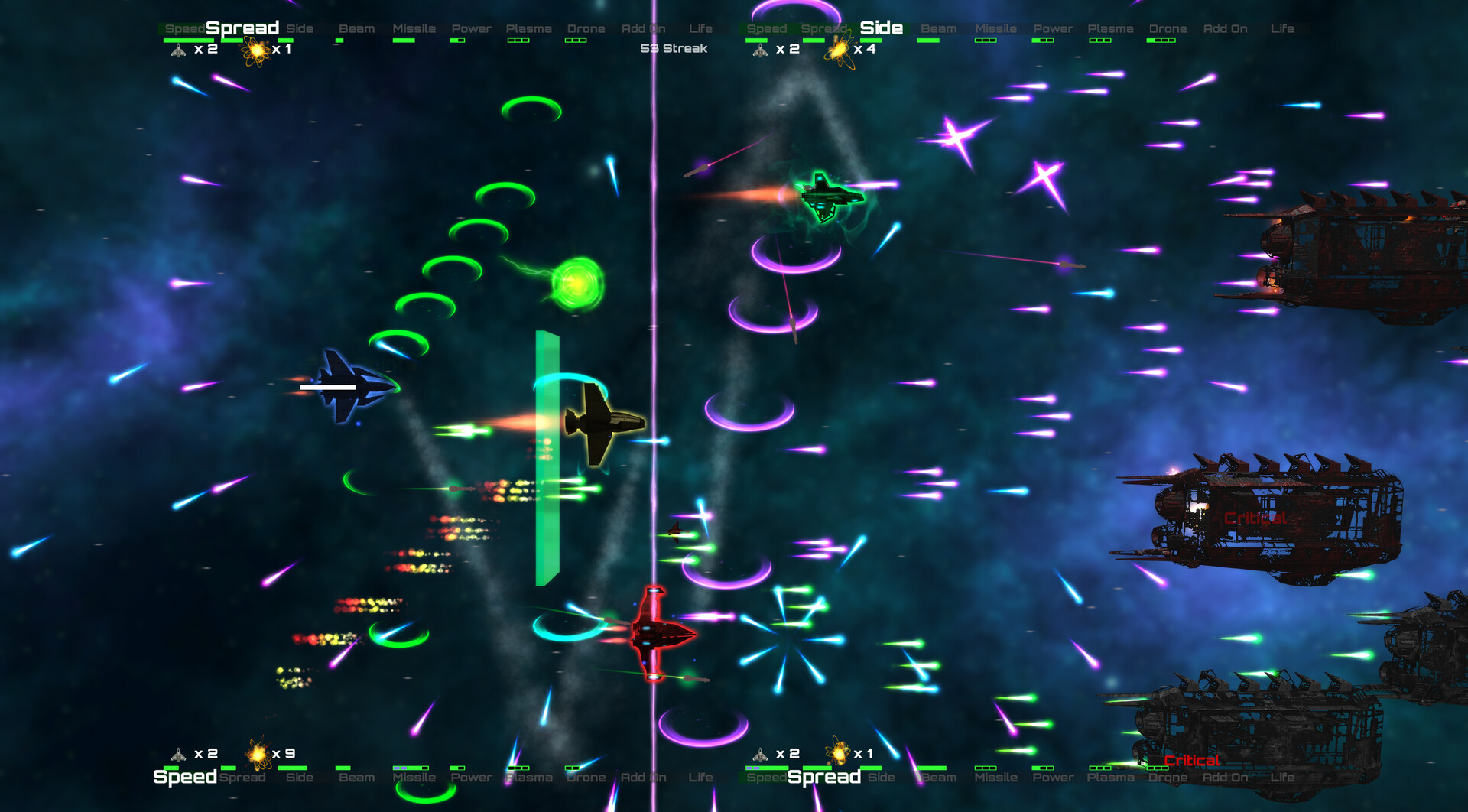Select the bottom-right ship lives icon
This screenshot has height=812, width=1468.
(x=761, y=755)
